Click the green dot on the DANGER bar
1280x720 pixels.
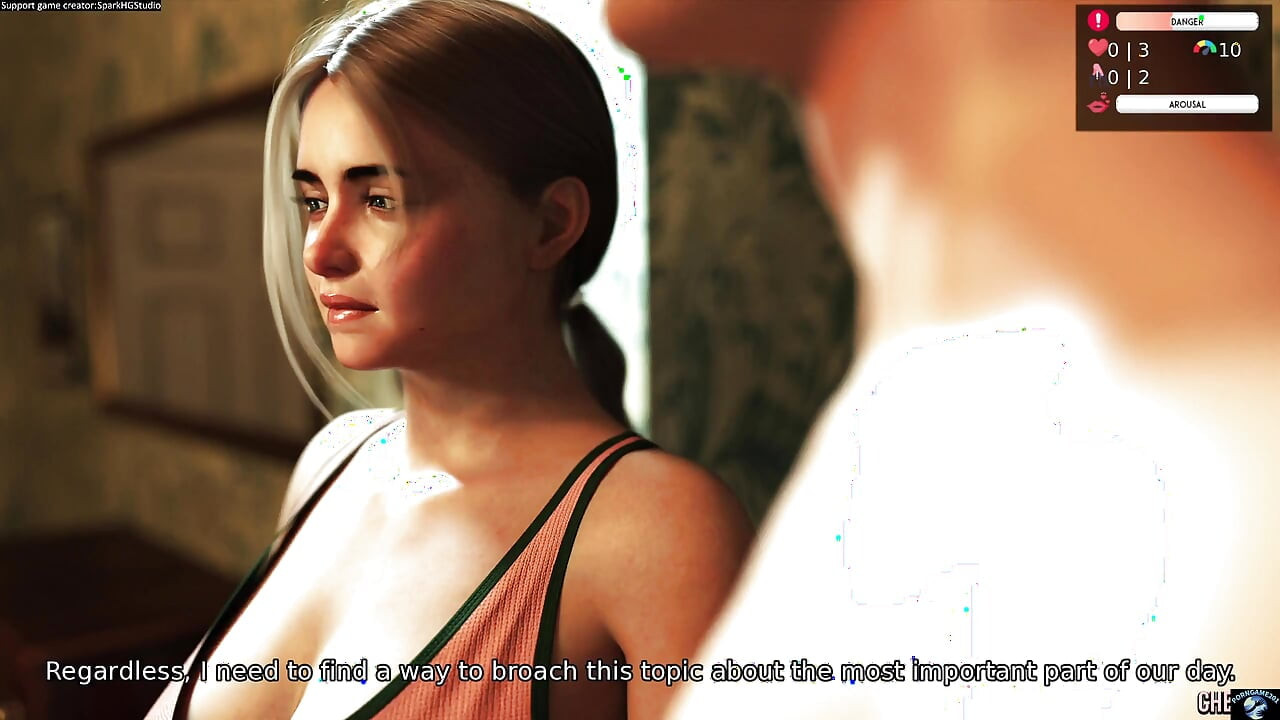[x=1201, y=17]
